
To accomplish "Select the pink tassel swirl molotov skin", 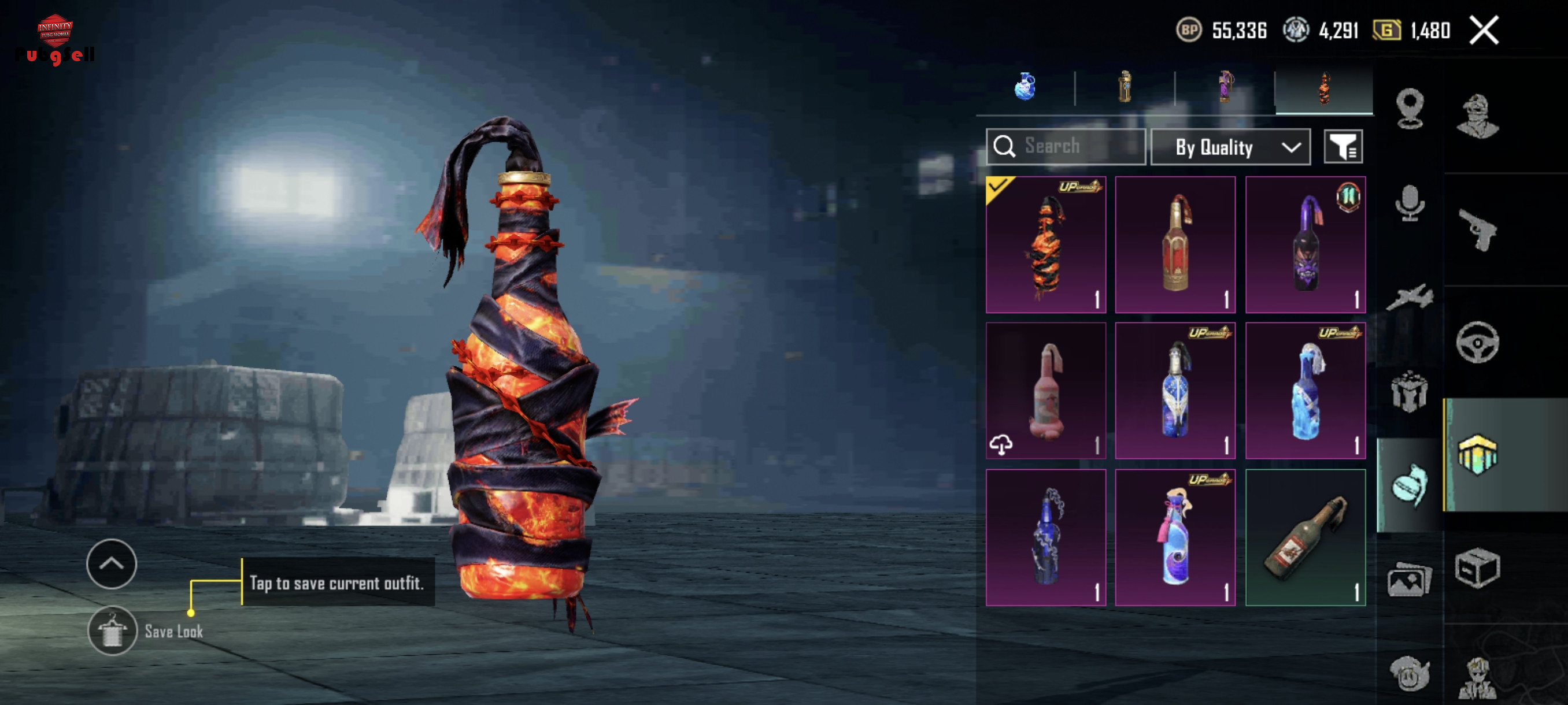I will click(1175, 537).
